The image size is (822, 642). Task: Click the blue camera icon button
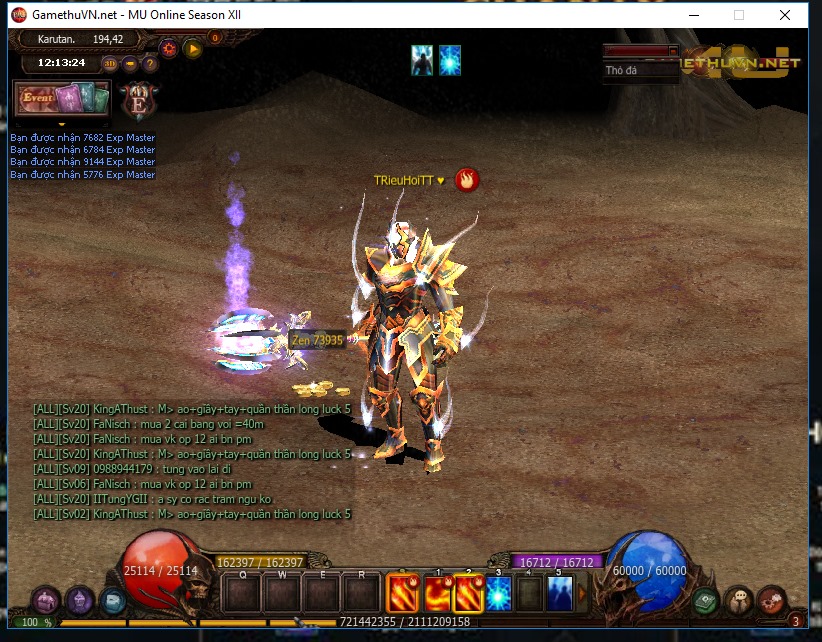(113, 601)
